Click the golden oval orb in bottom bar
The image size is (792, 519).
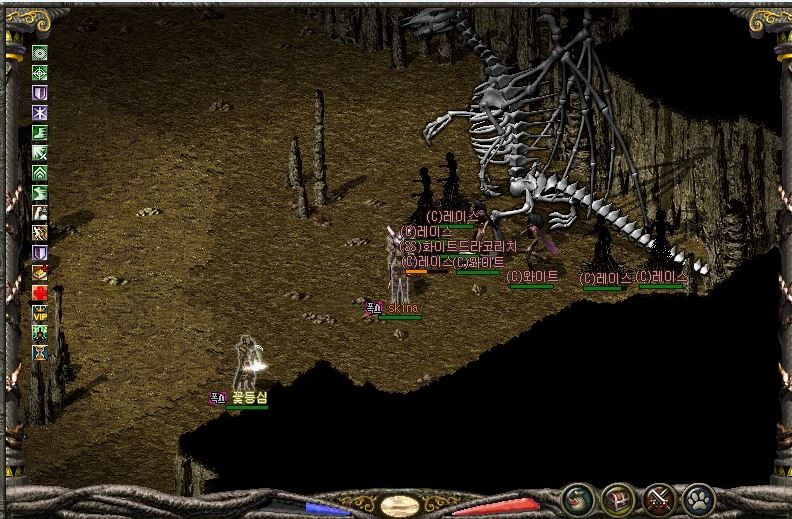pyautogui.click(x=399, y=505)
